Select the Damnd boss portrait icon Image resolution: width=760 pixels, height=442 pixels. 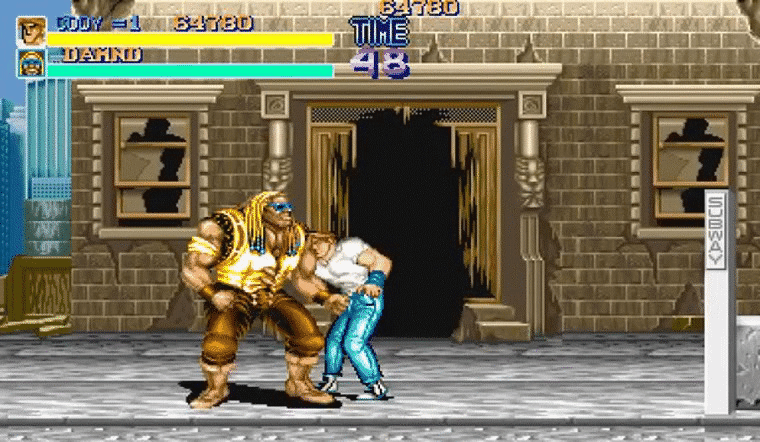tap(31, 63)
